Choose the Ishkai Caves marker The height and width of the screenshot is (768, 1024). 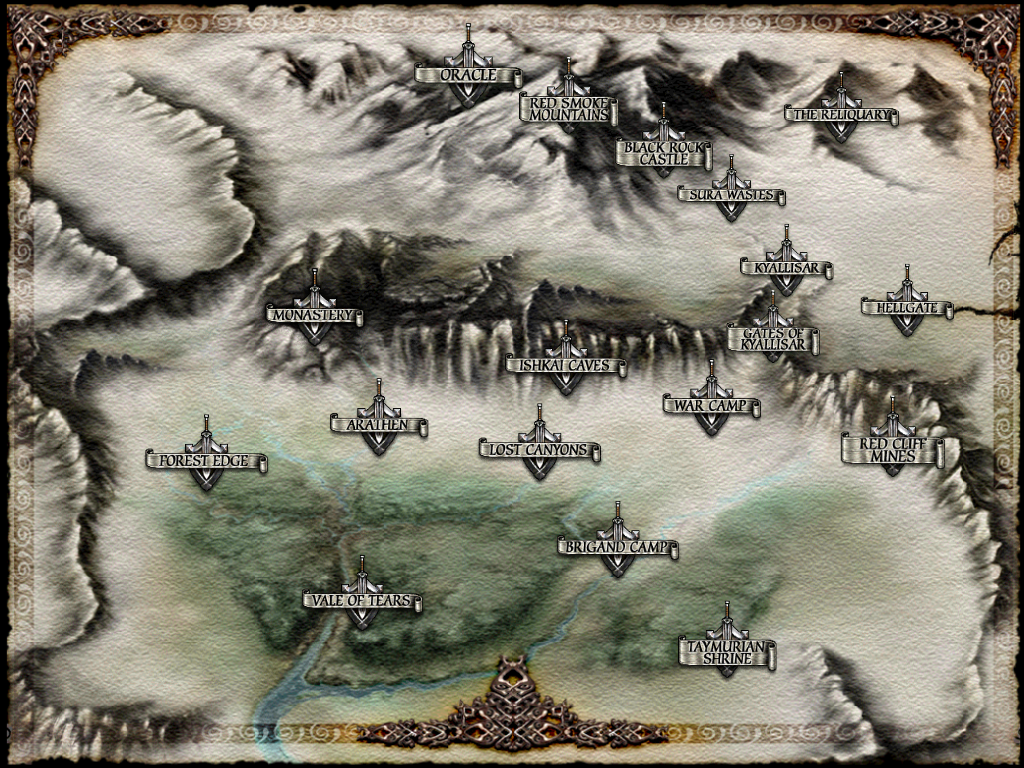click(566, 366)
